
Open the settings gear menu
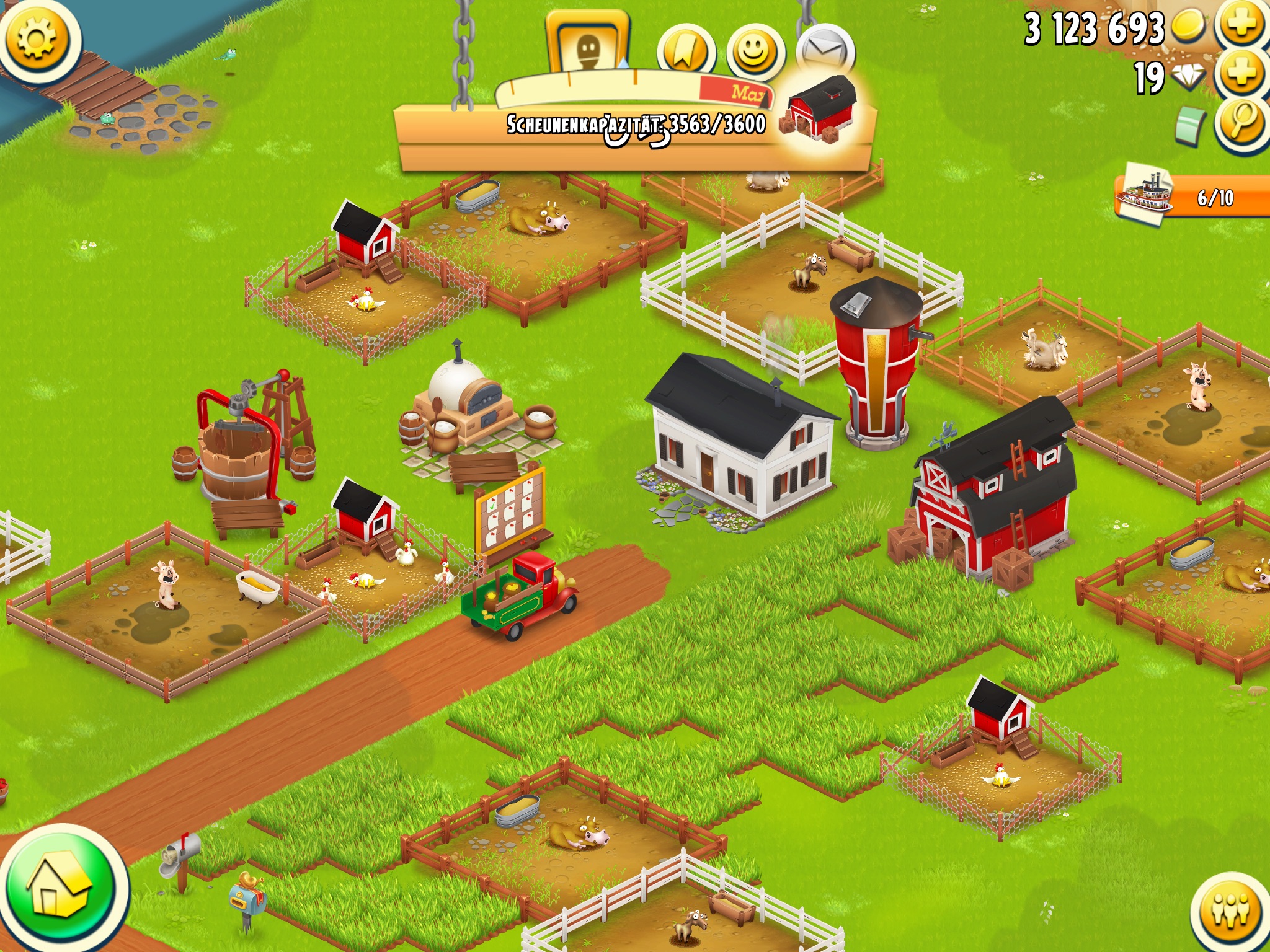[38, 38]
